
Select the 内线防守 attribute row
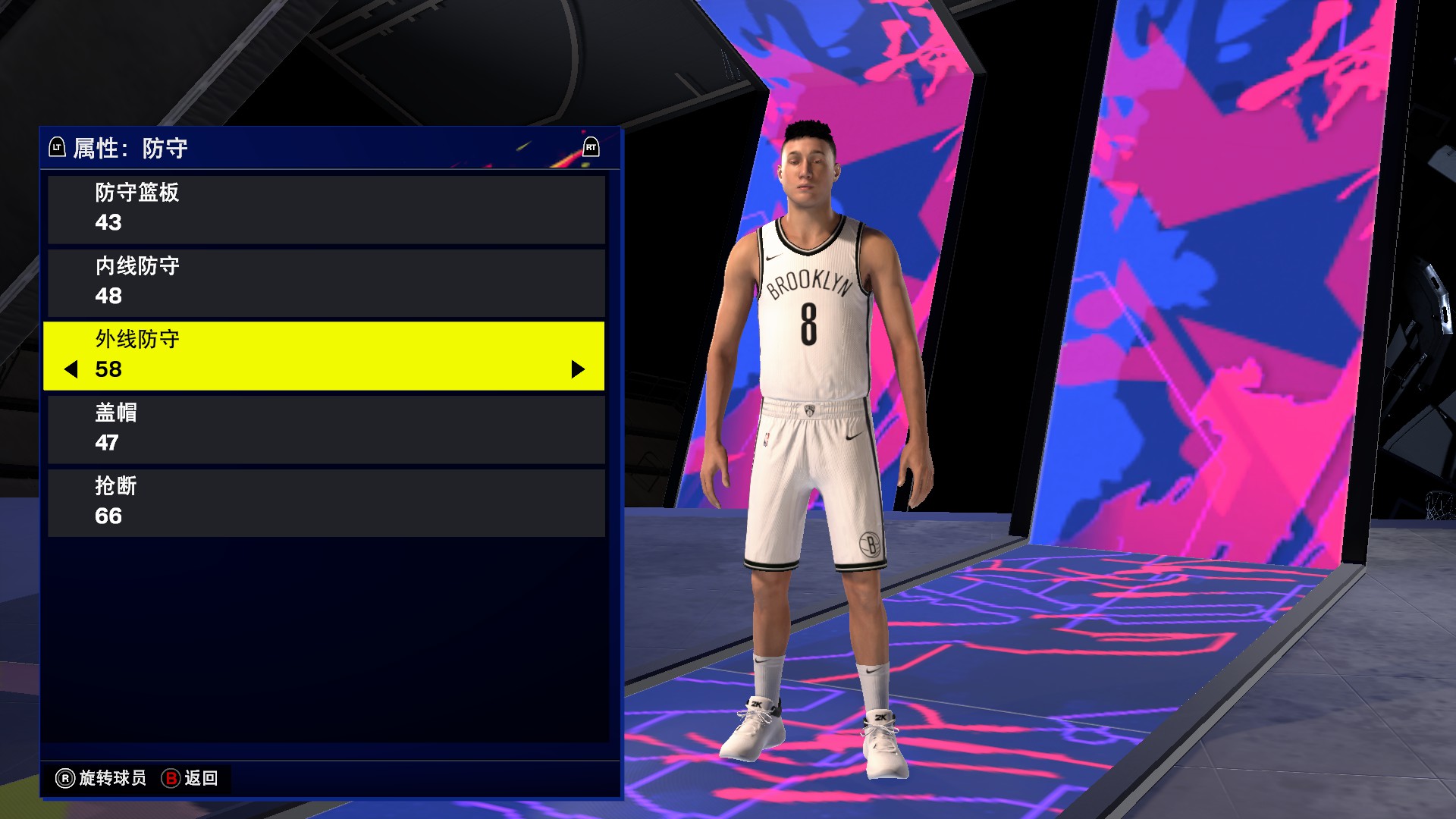pyautogui.click(x=326, y=281)
